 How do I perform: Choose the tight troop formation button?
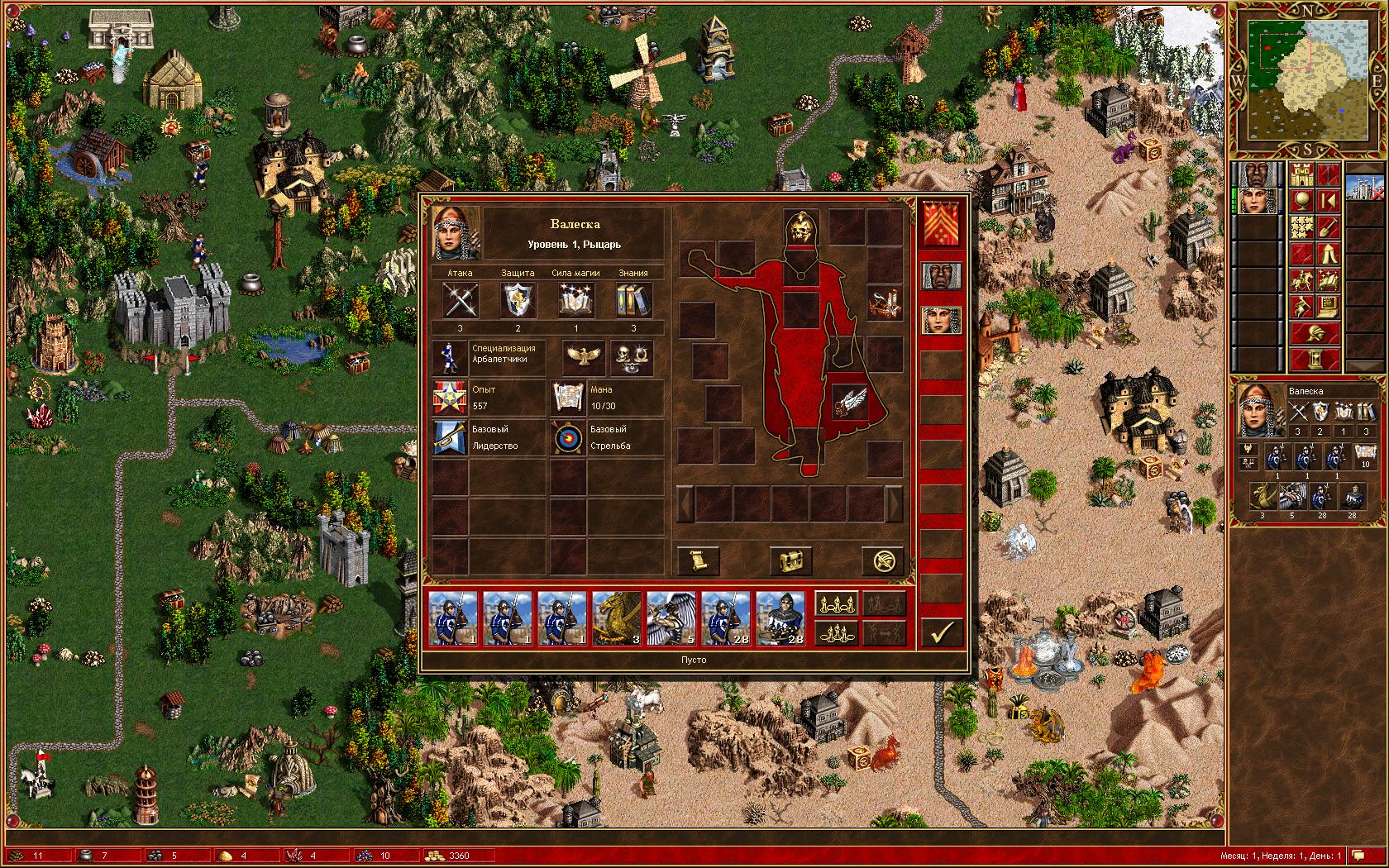[x=836, y=632]
